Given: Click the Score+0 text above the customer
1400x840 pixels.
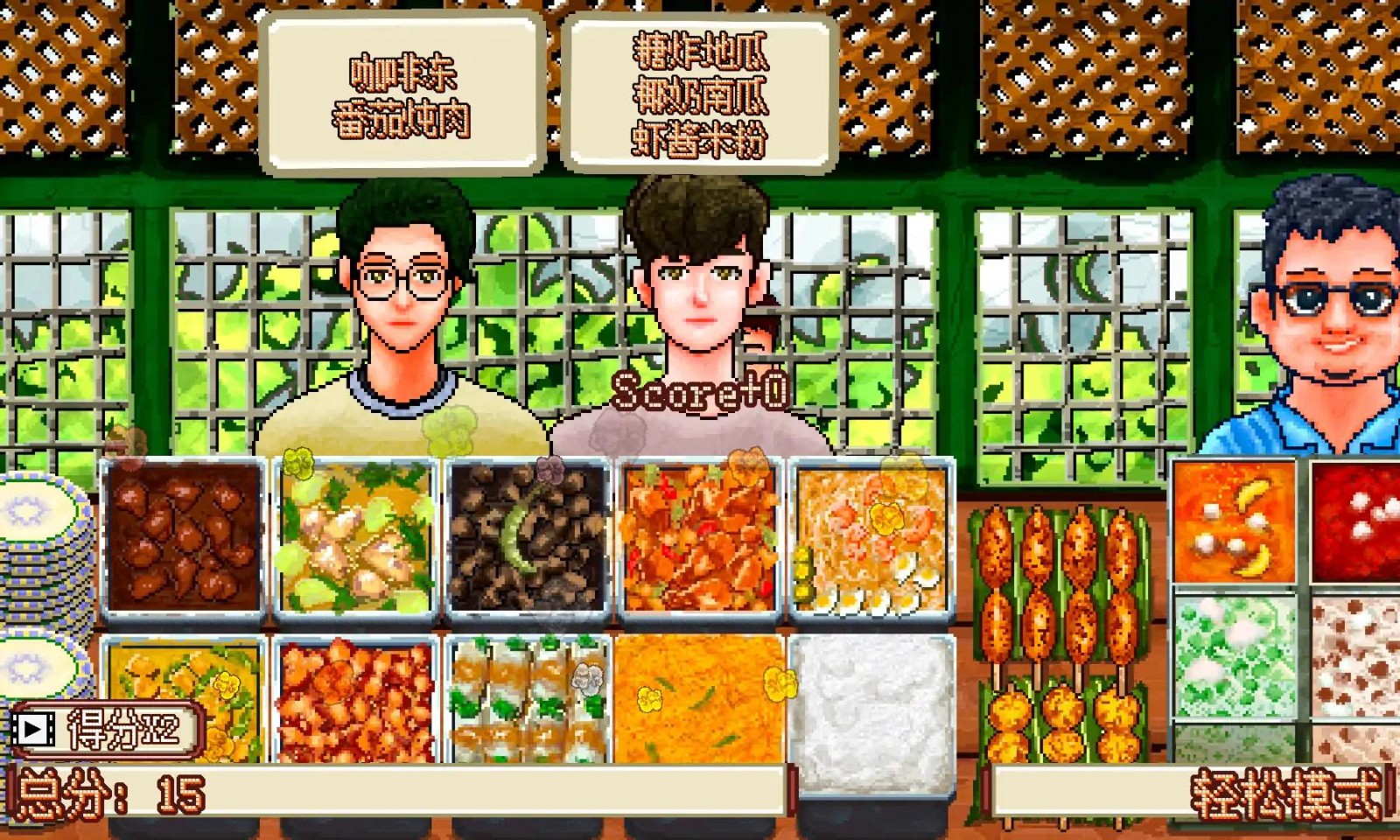Looking at the screenshot, I should 700,394.
